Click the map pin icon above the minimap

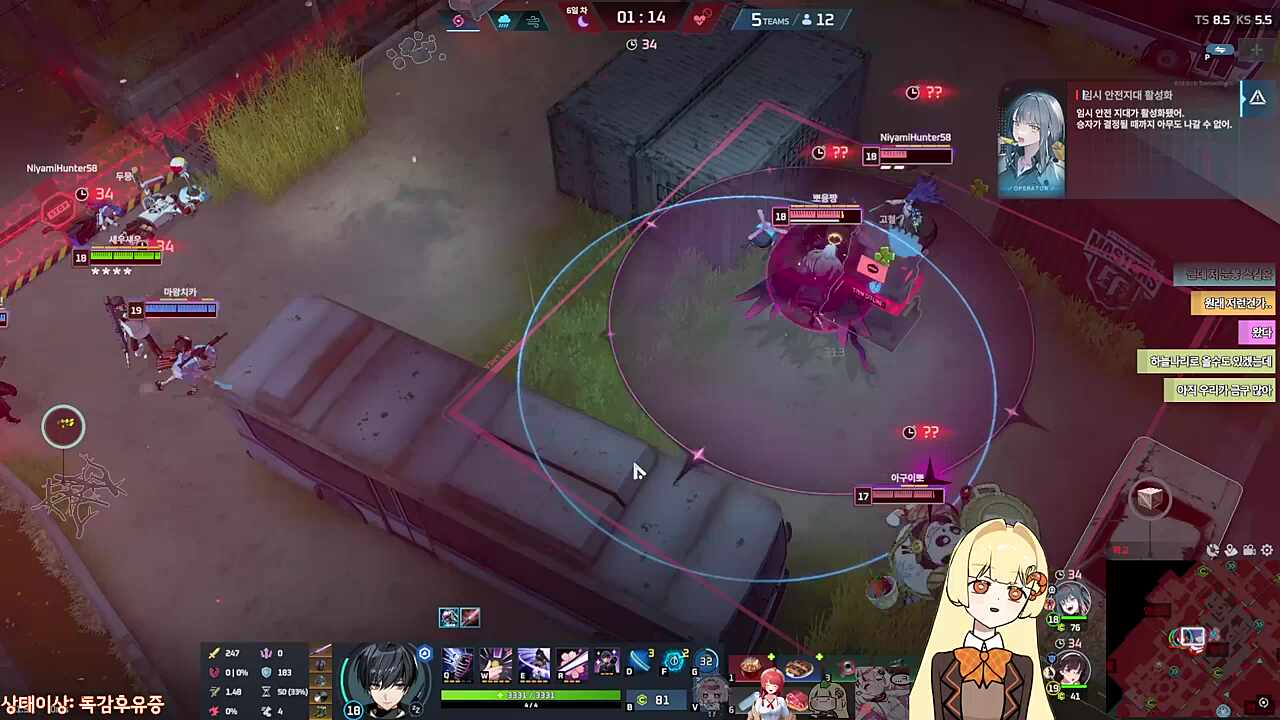tap(1231, 551)
